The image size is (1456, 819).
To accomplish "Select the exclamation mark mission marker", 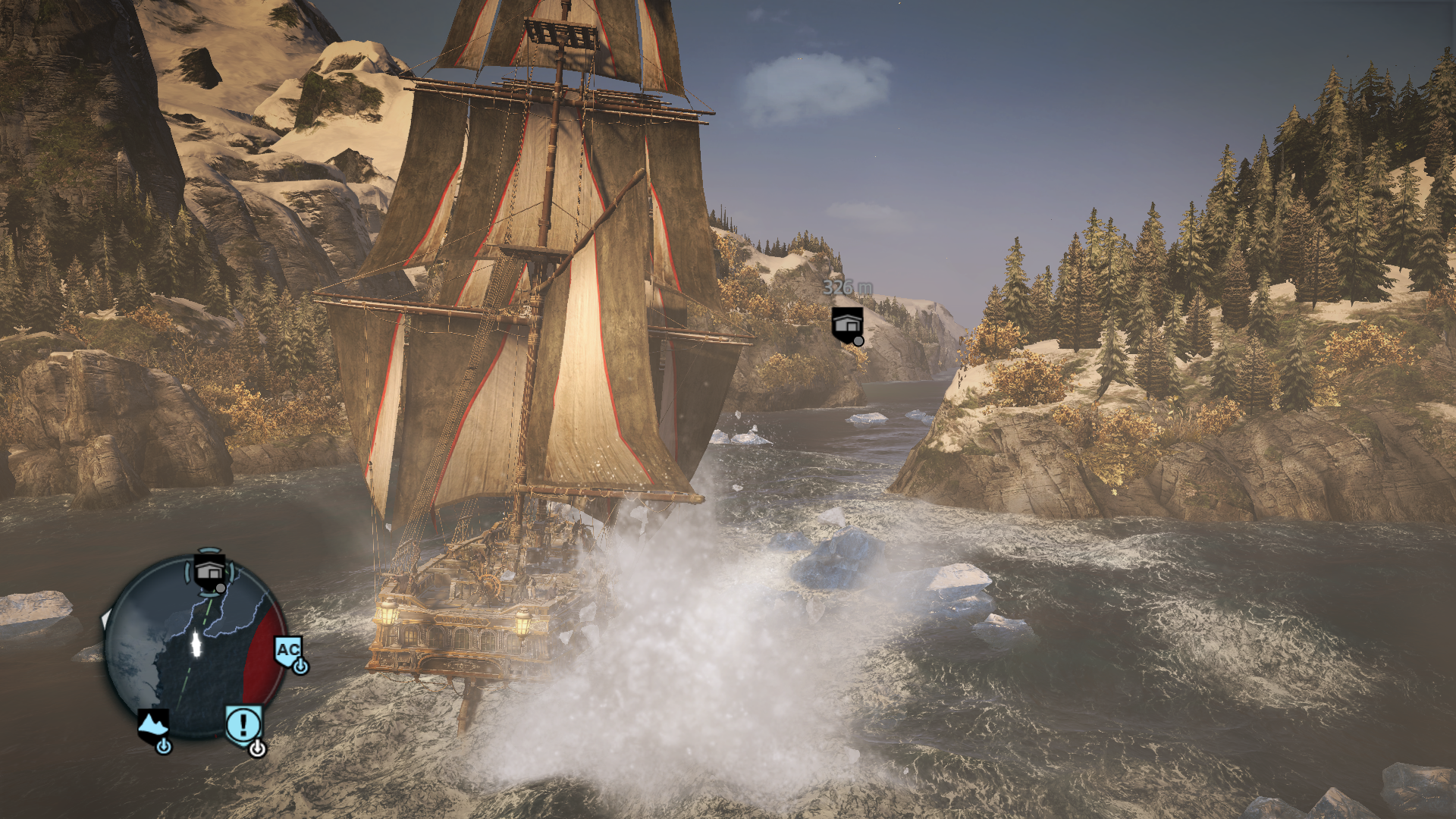I will [243, 725].
